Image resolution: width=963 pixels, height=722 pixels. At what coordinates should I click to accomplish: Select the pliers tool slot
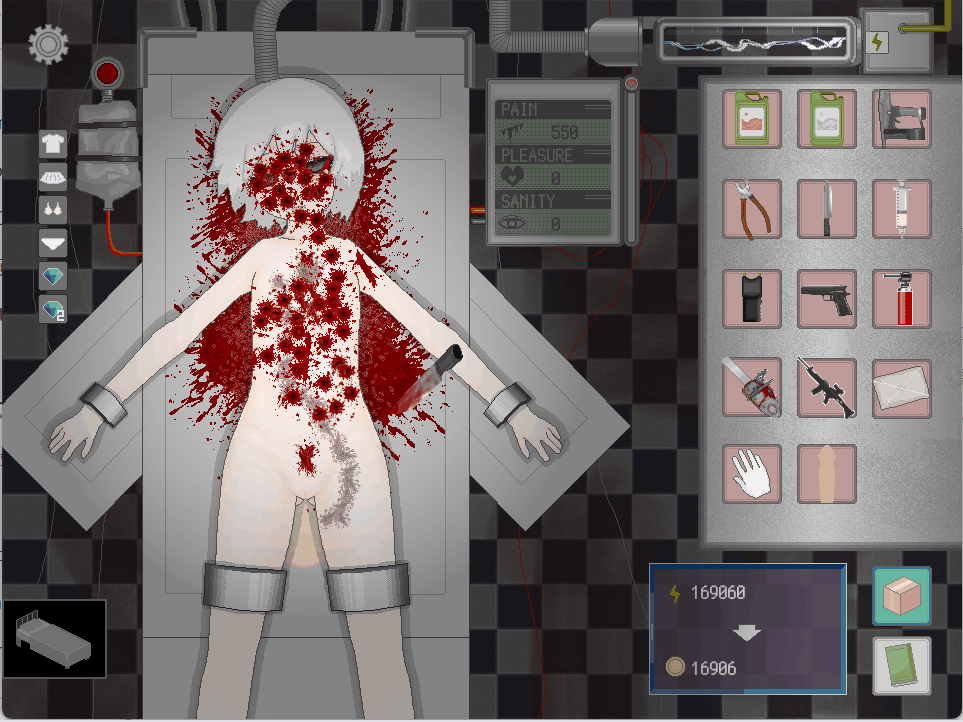click(x=752, y=209)
